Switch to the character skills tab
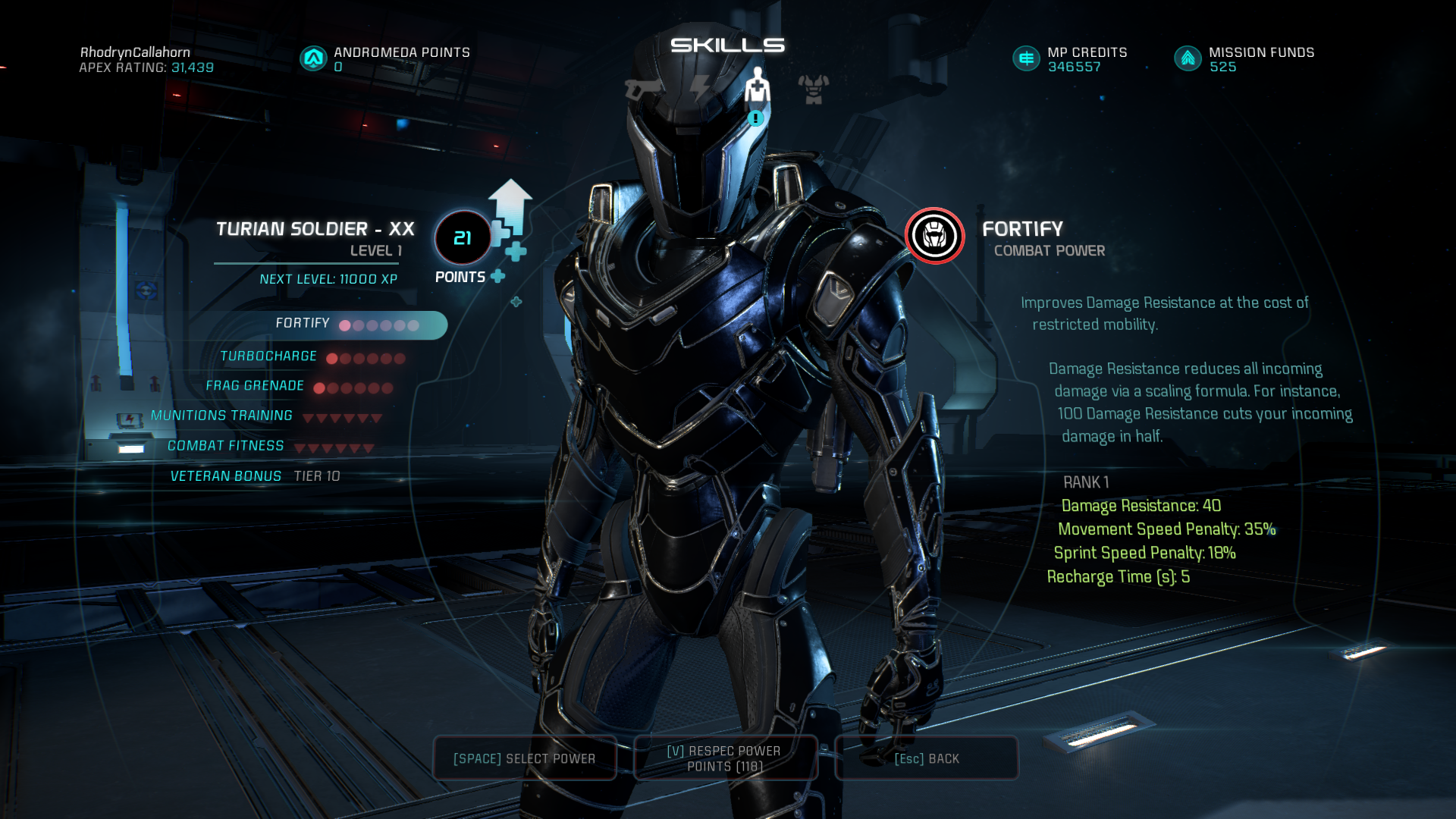Screen dimensions: 1456x819 (x=757, y=87)
